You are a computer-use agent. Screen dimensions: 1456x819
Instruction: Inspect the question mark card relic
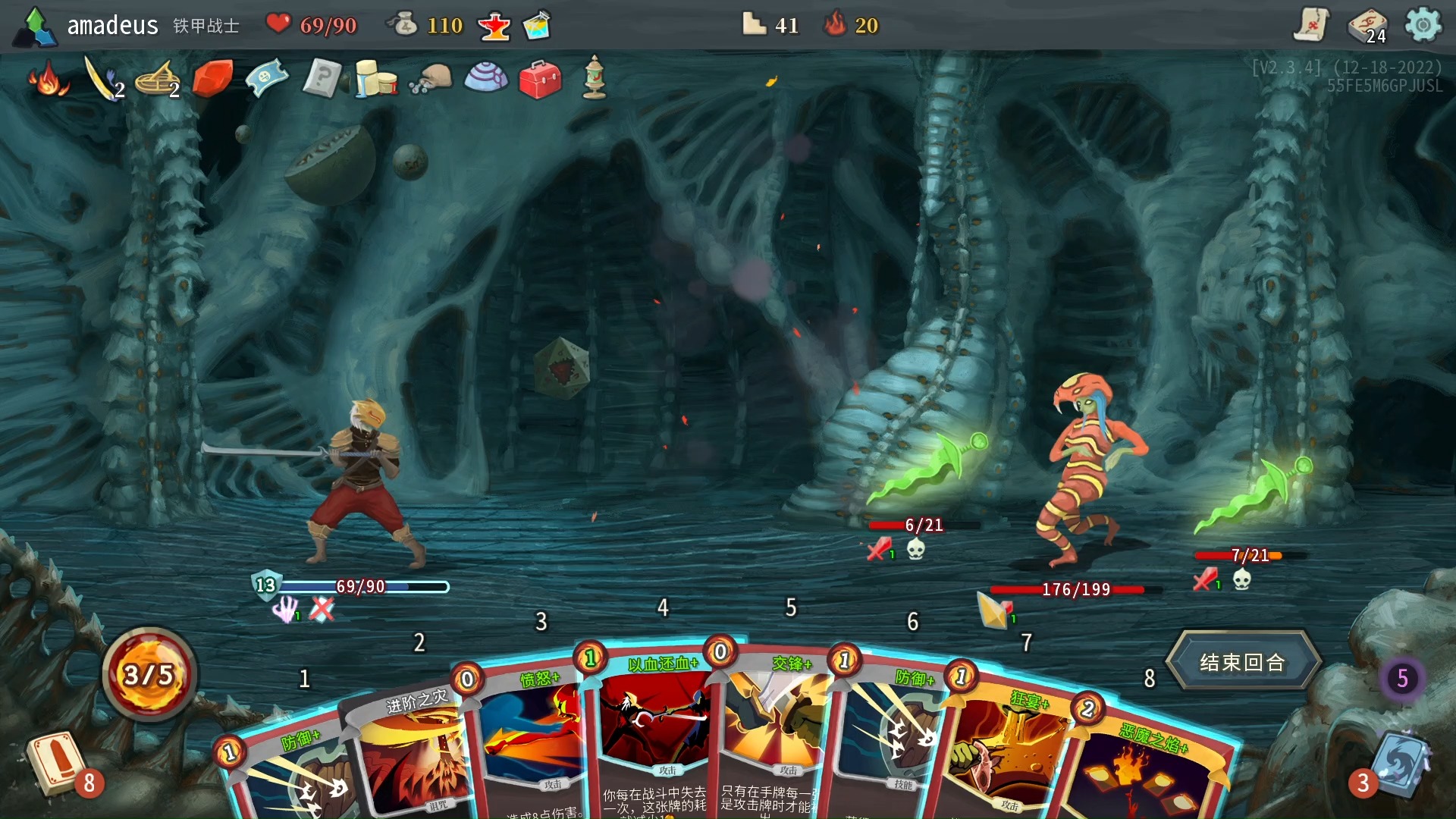[321, 79]
